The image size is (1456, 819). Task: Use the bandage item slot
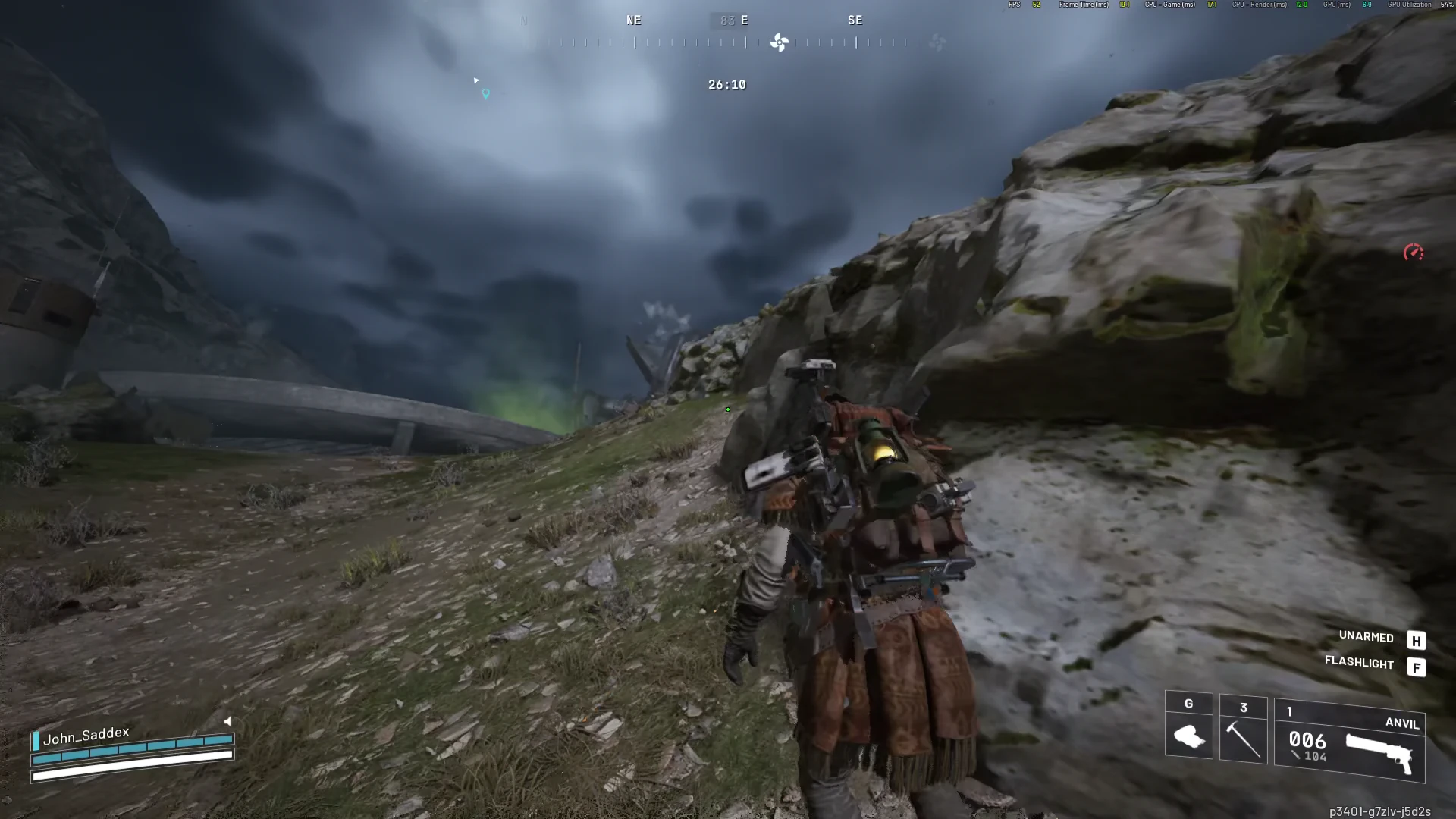point(1188,726)
